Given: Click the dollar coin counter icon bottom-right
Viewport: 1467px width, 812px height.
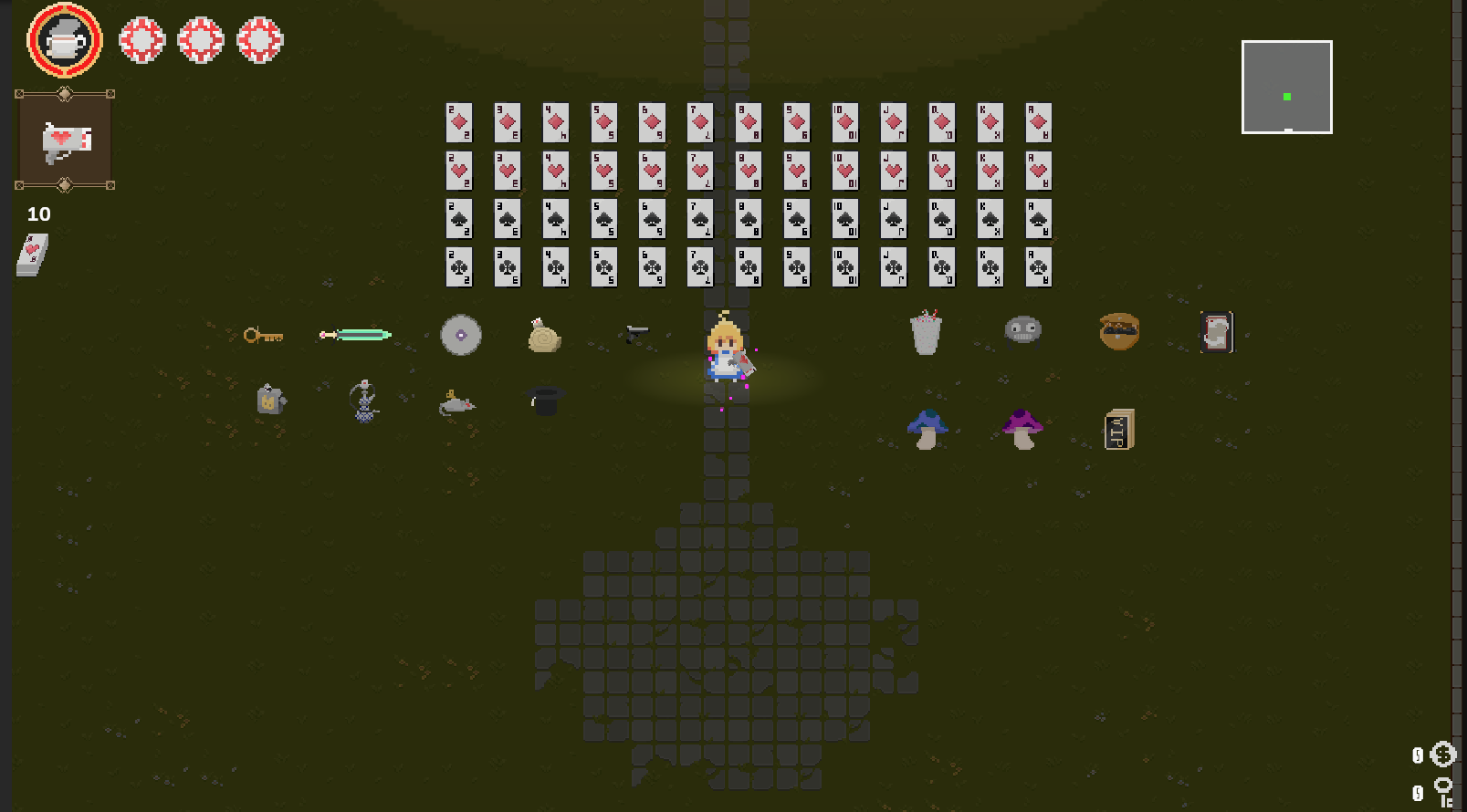Looking at the screenshot, I should coord(1442,755).
